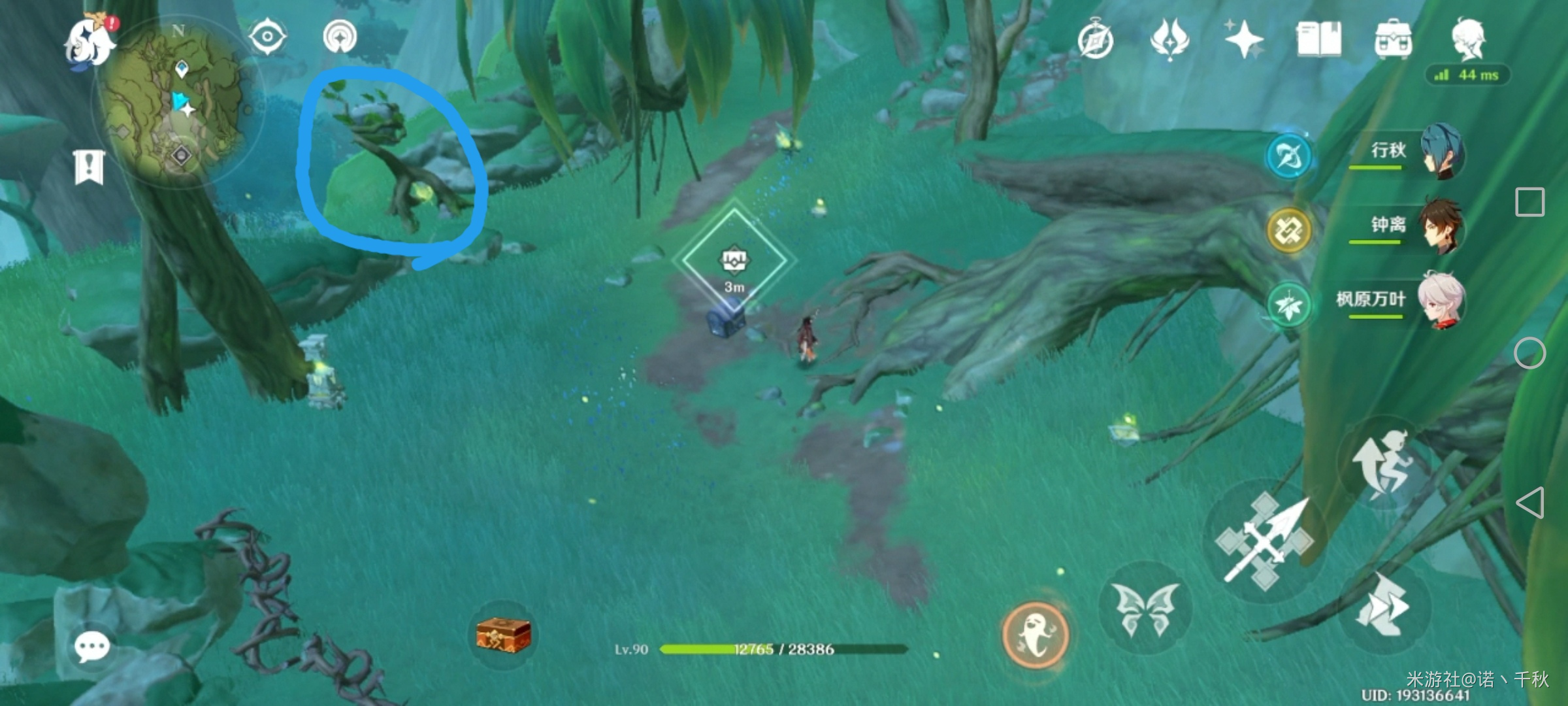Toggle elemental sight eye icon

(267, 37)
